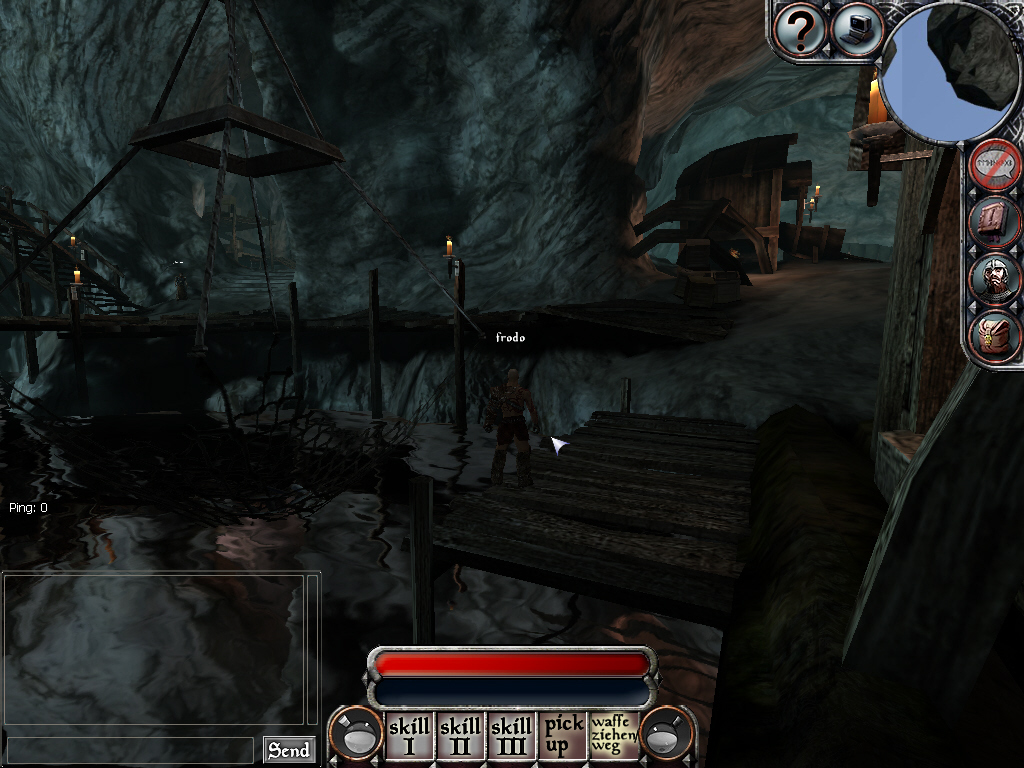Click the pick up button
The width and height of the screenshot is (1024, 768).
(x=563, y=736)
